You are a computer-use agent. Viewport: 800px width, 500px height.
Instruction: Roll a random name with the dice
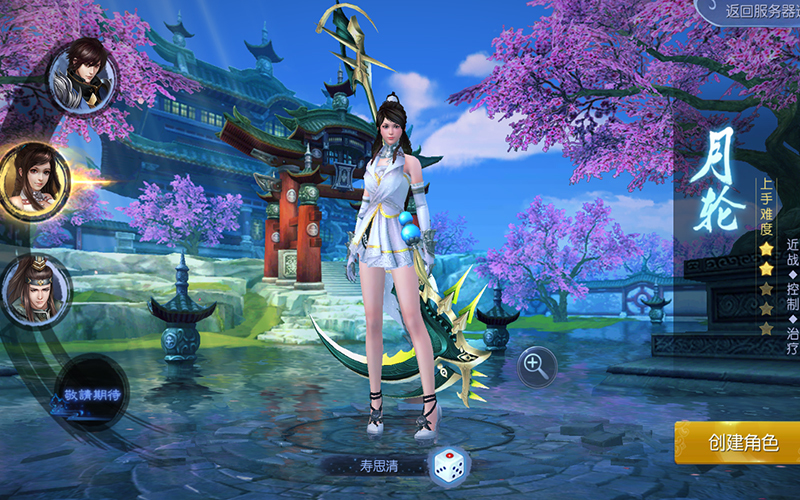click(x=447, y=465)
